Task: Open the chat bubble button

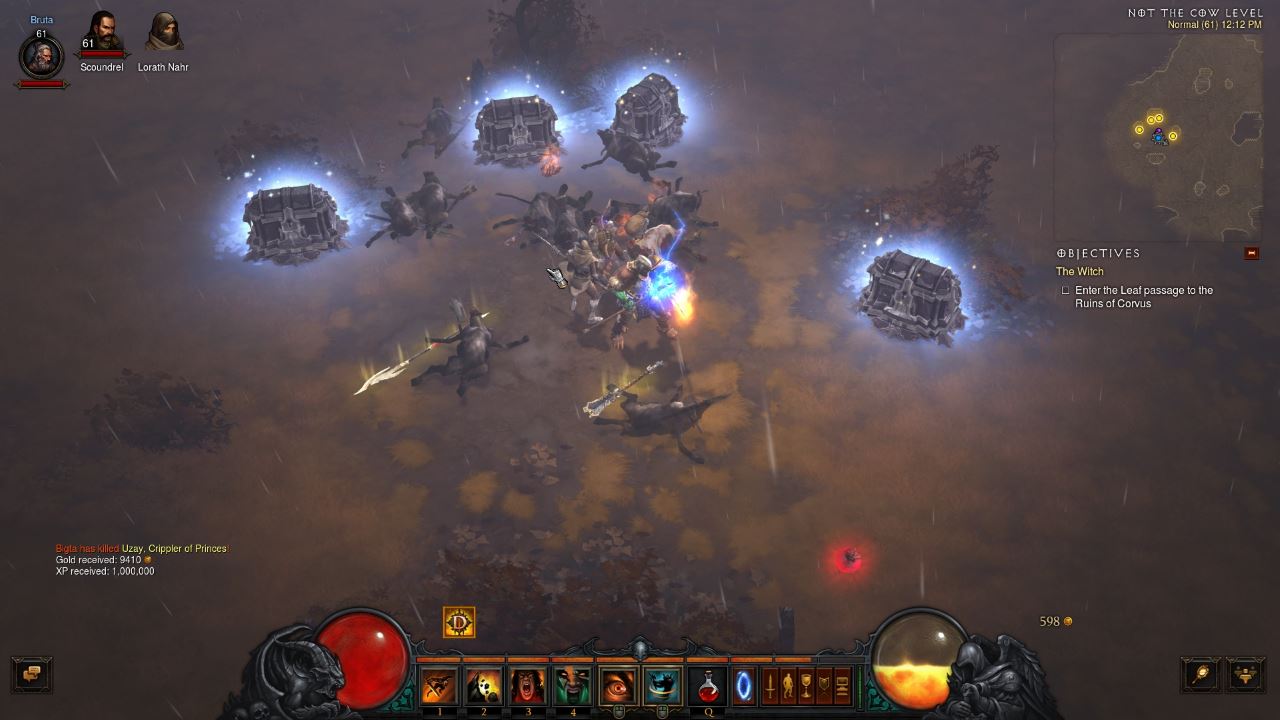Action: click(x=31, y=673)
